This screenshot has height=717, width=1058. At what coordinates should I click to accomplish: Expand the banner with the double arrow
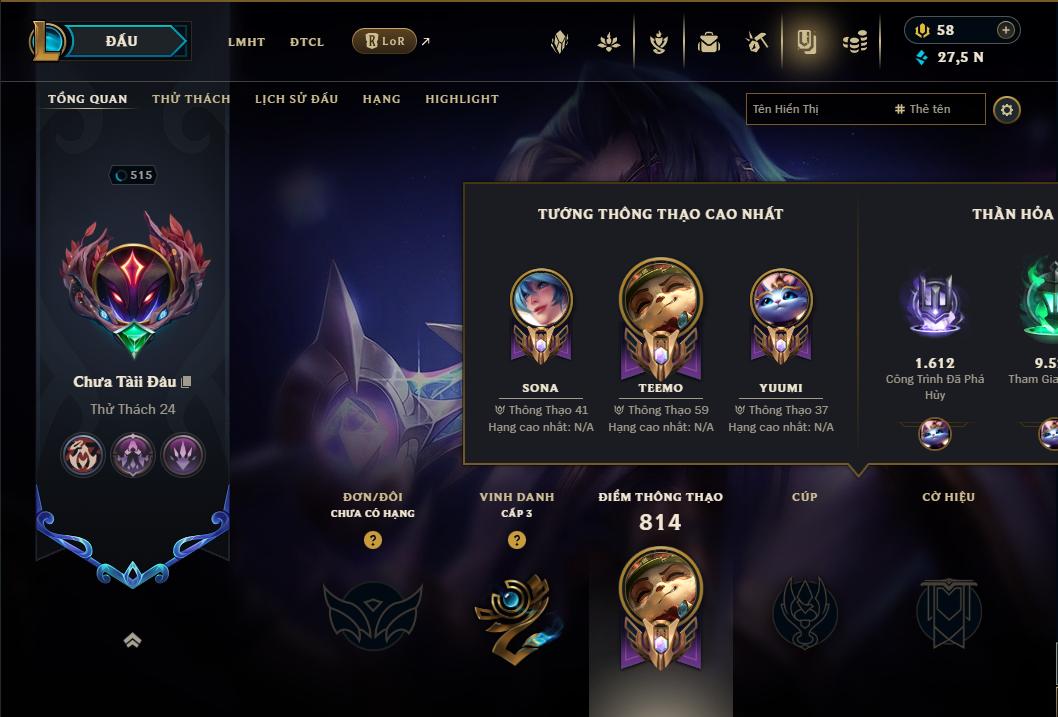pos(132,640)
